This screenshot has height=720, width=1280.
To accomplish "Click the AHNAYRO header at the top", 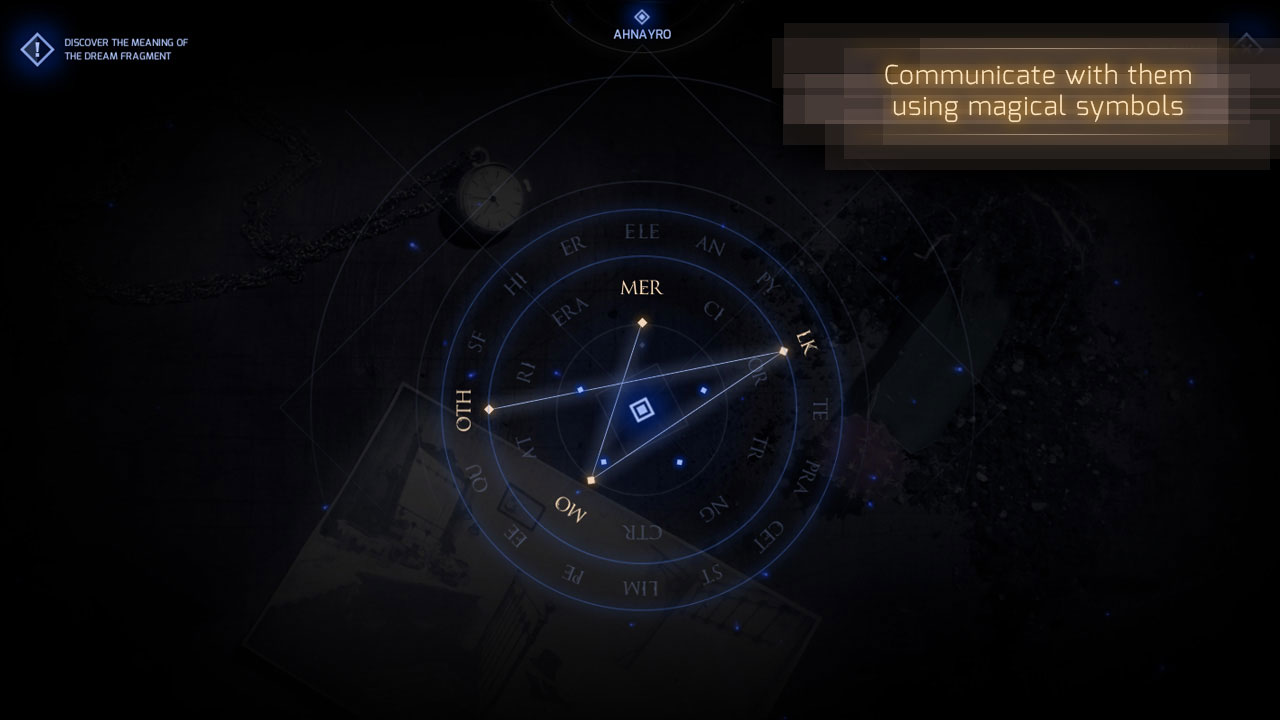I will [641, 32].
